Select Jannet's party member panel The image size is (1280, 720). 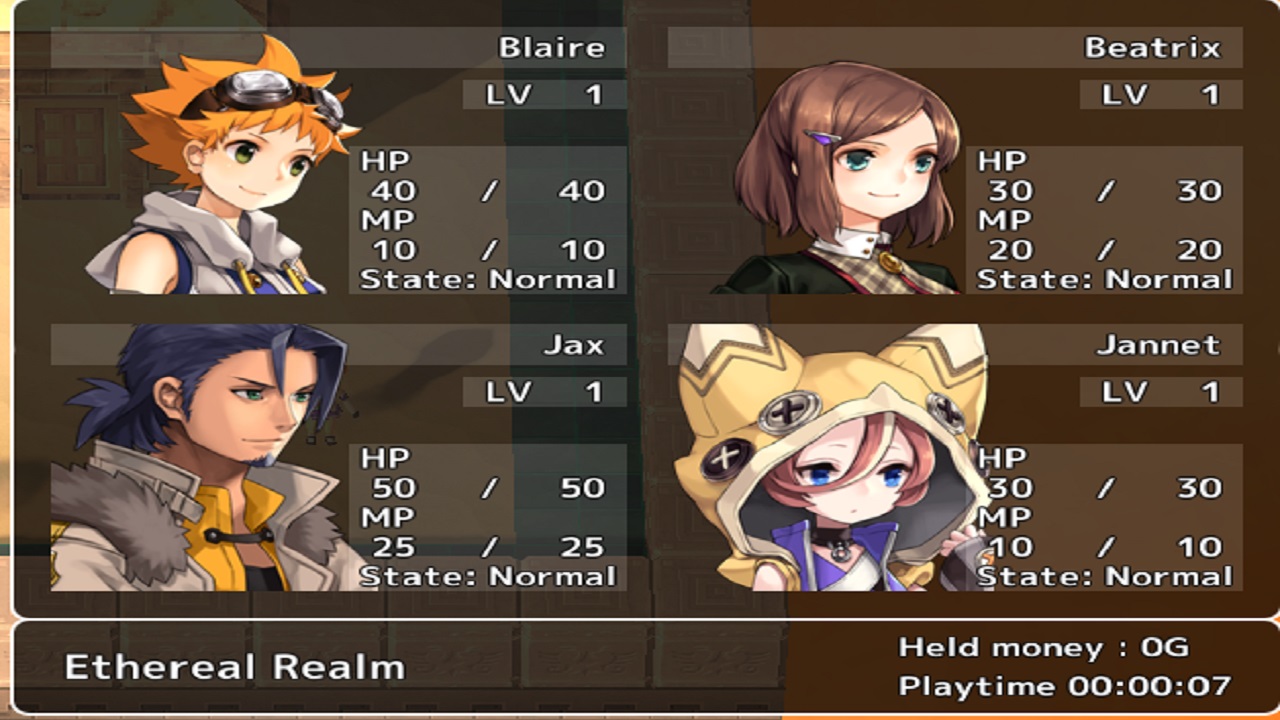tap(955, 458)
